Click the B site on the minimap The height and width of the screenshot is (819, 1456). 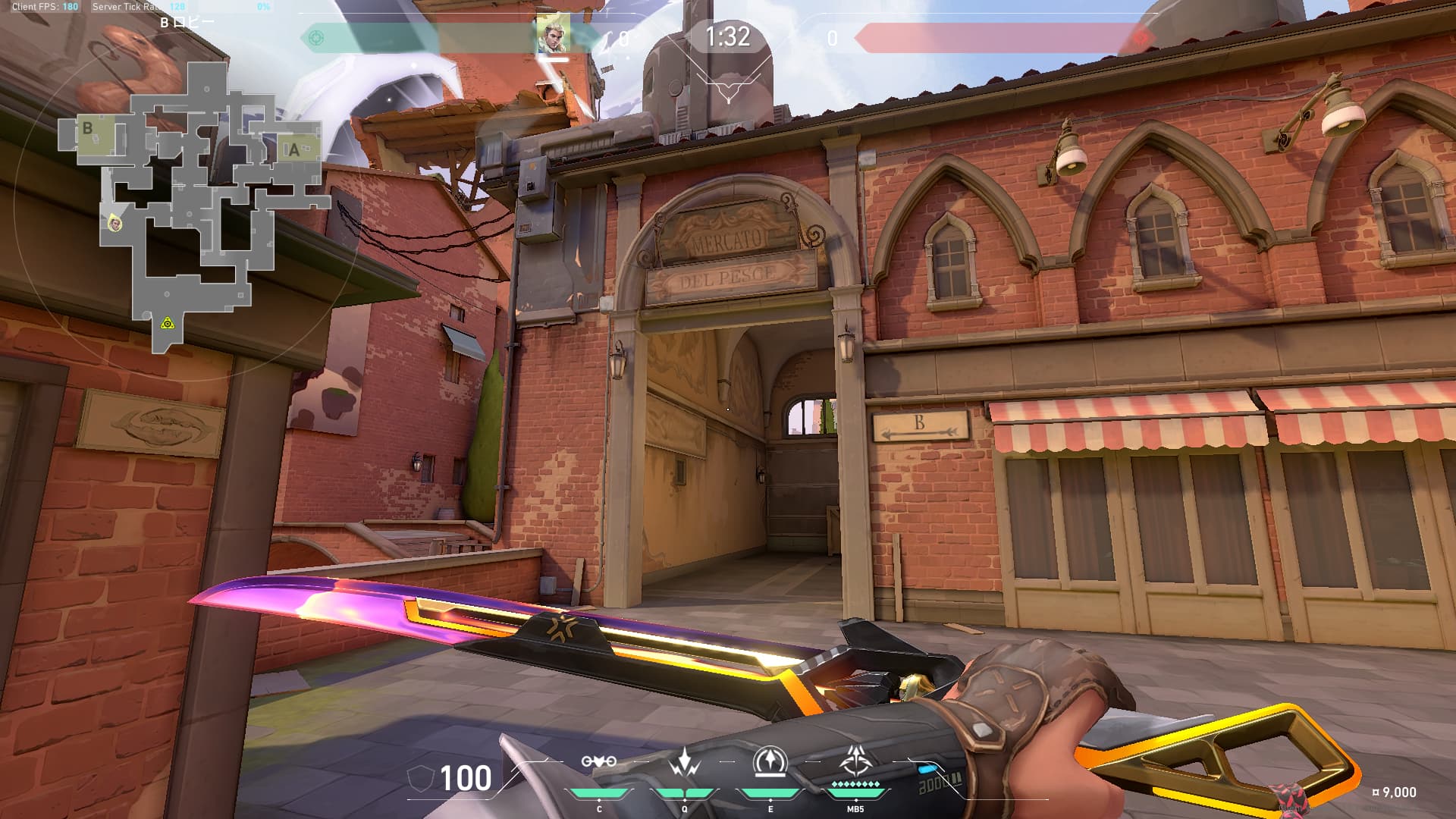pos(88,129)
